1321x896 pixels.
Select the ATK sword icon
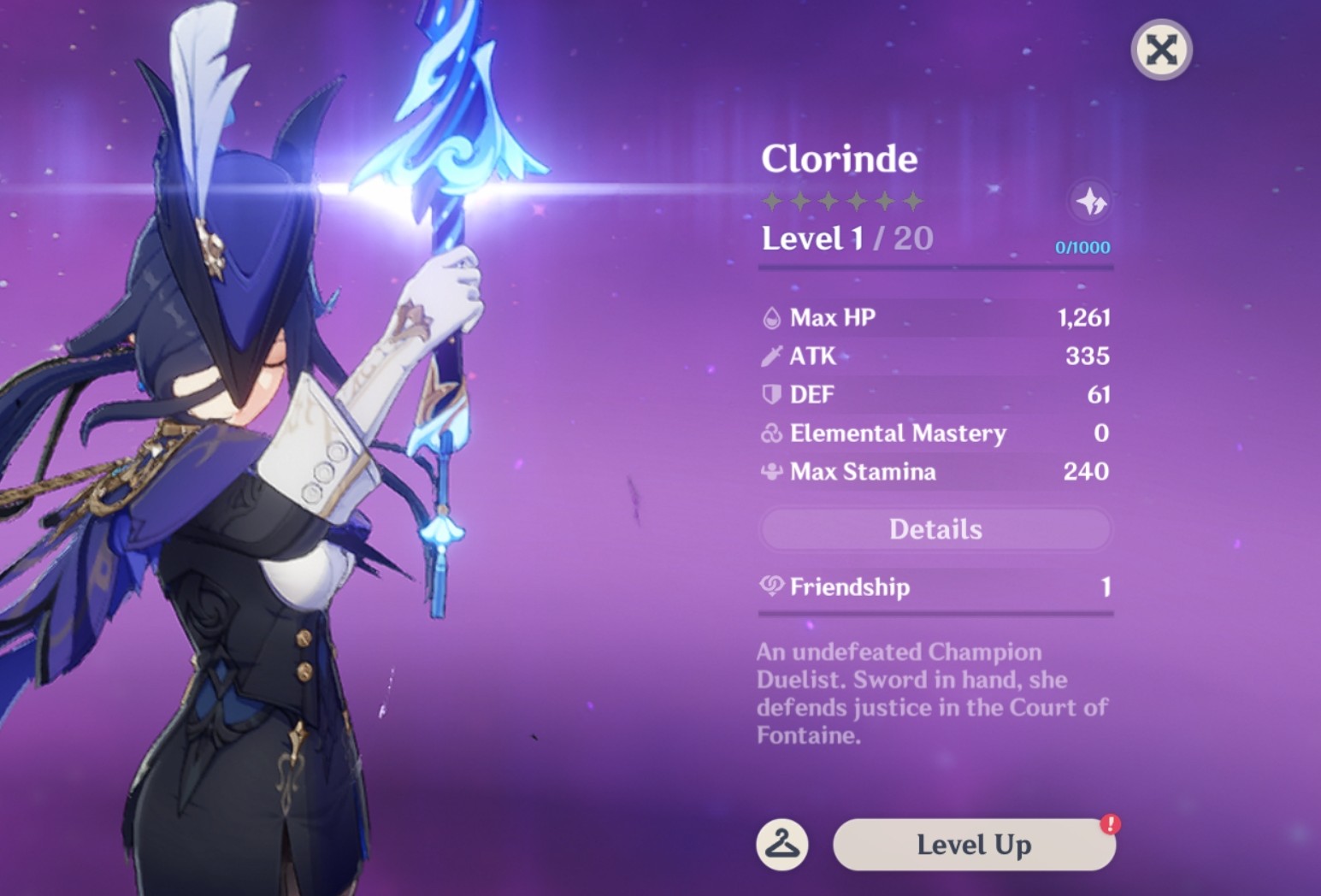pos(772,356)
